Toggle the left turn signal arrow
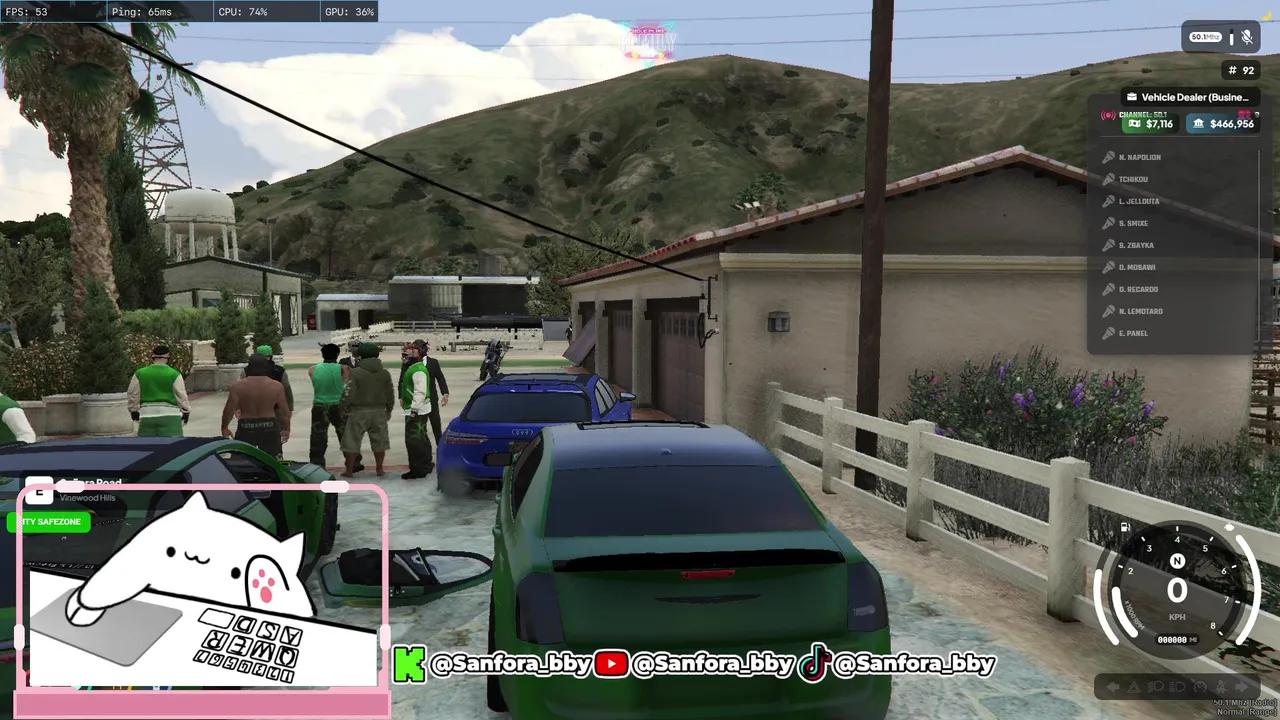This screenshot has height=720, width=1280. (1114, 685)
